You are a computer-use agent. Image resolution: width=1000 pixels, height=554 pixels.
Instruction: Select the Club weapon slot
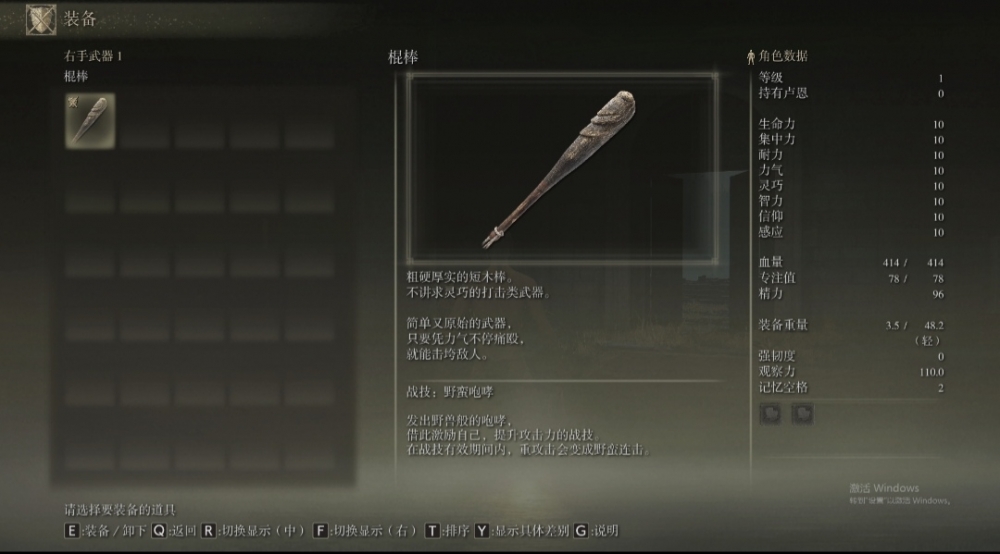pos(90,121)
